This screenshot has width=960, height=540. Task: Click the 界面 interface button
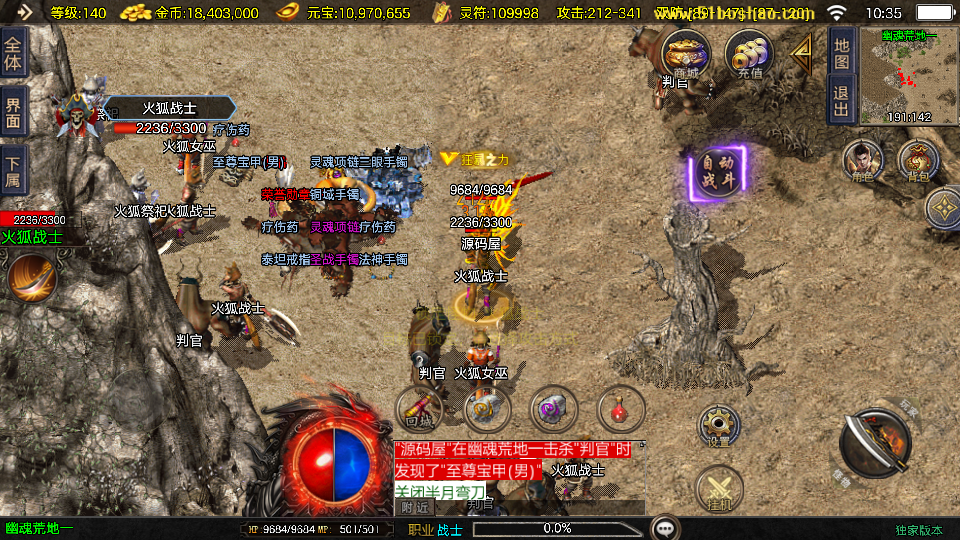point(14,111)
